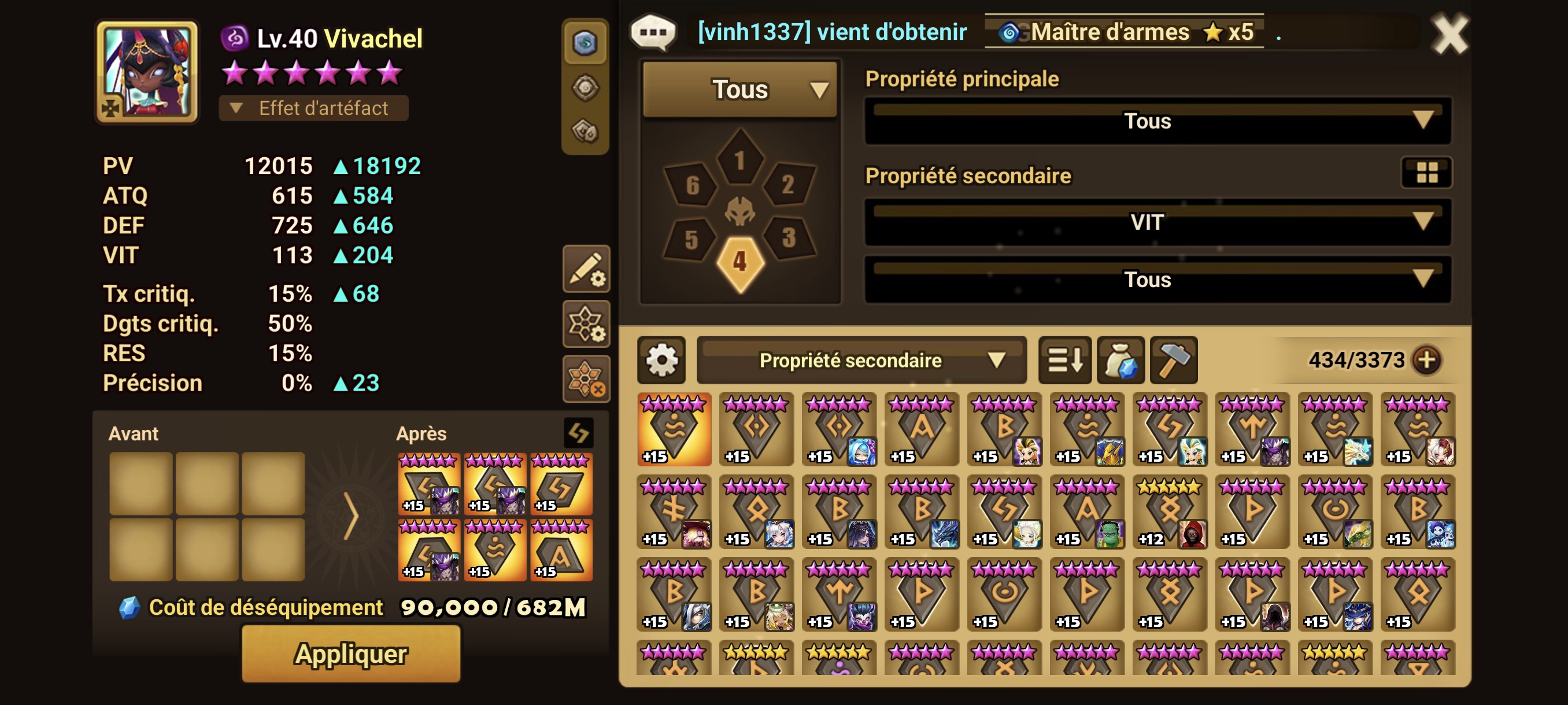Click the pencil edit button
This screenshot has height=705, width=1568.
(x=586, y=269)
